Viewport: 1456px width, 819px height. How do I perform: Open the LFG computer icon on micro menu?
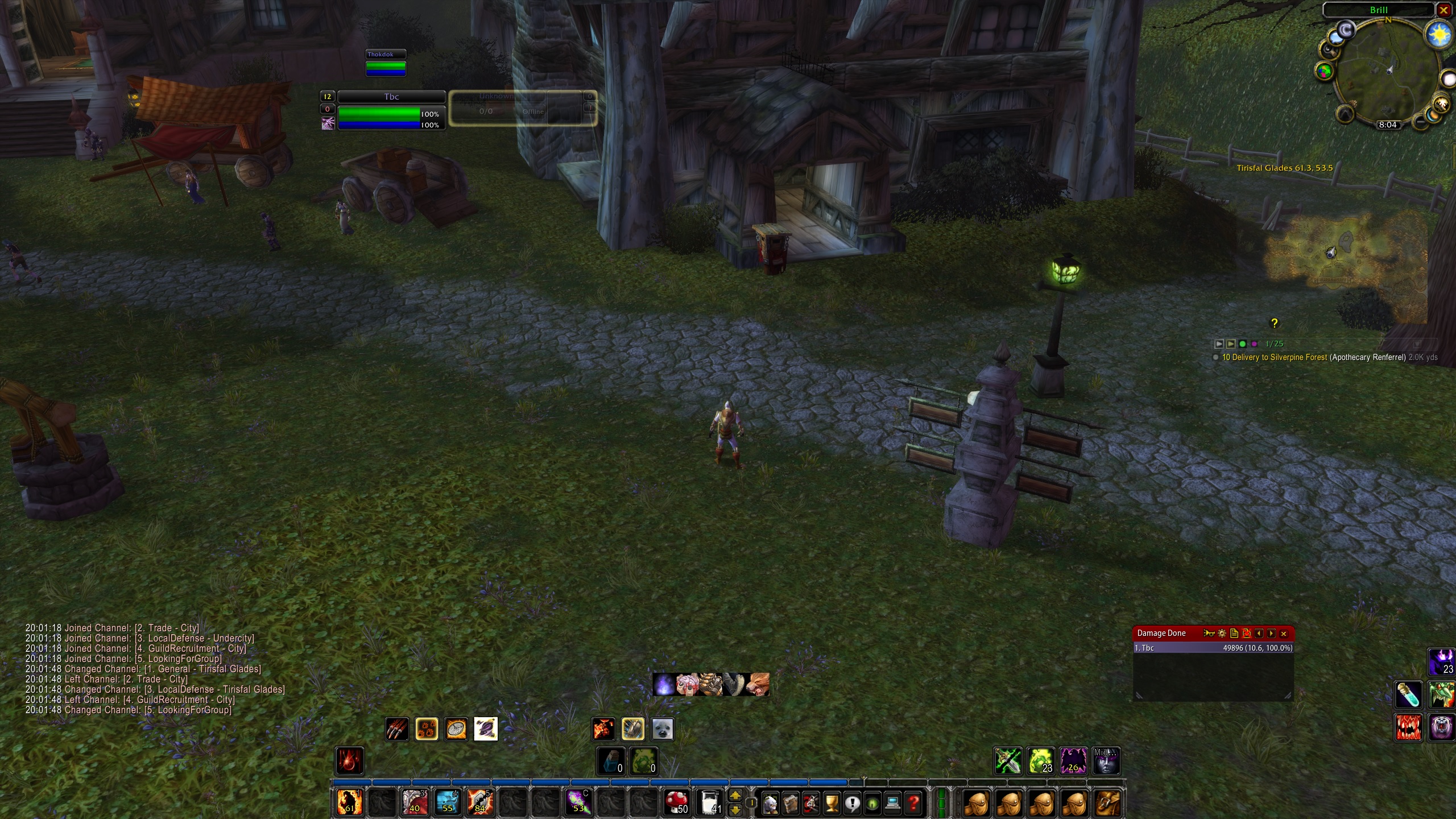[893, 804]
